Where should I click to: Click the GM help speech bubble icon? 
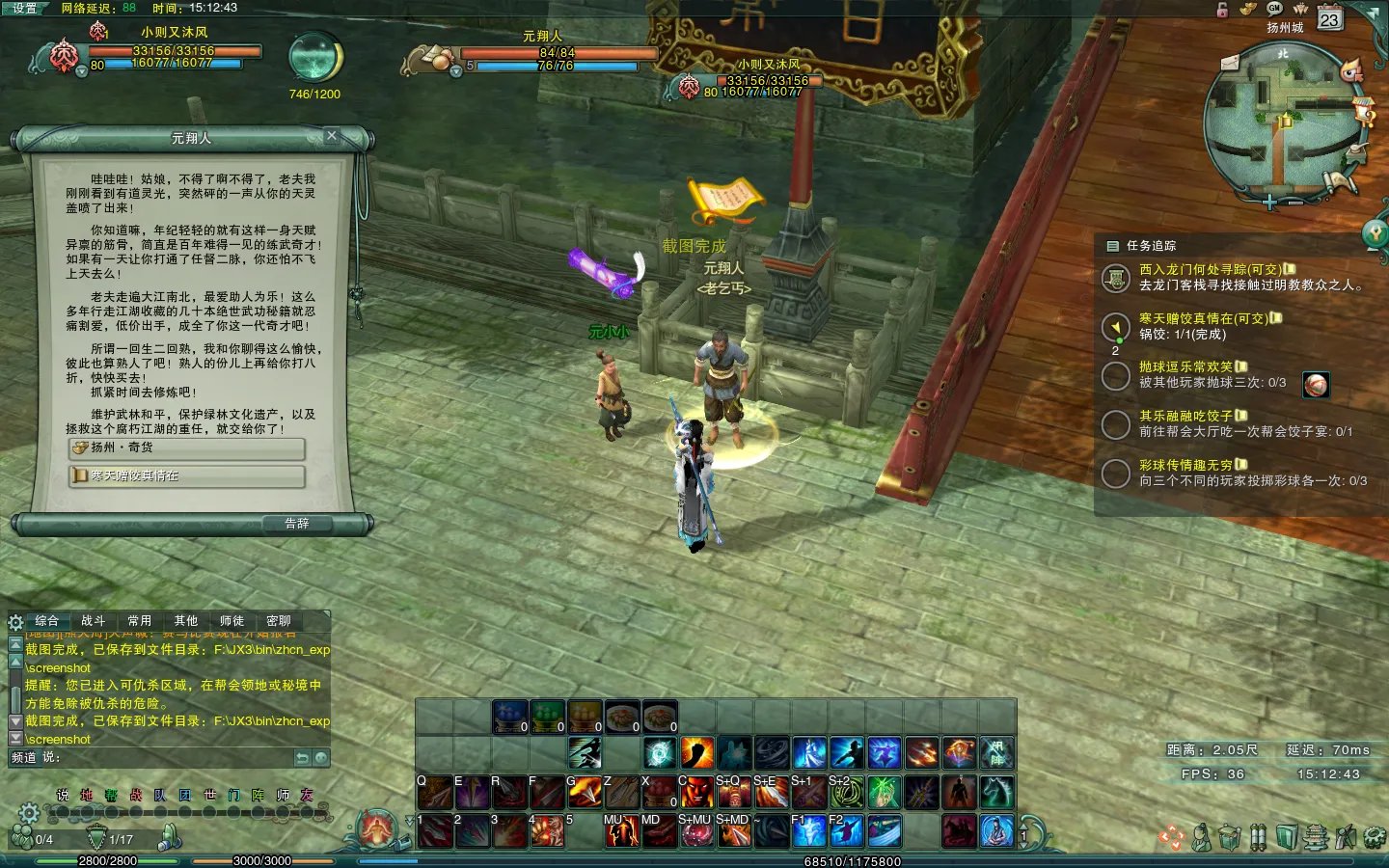point(1274,8)
